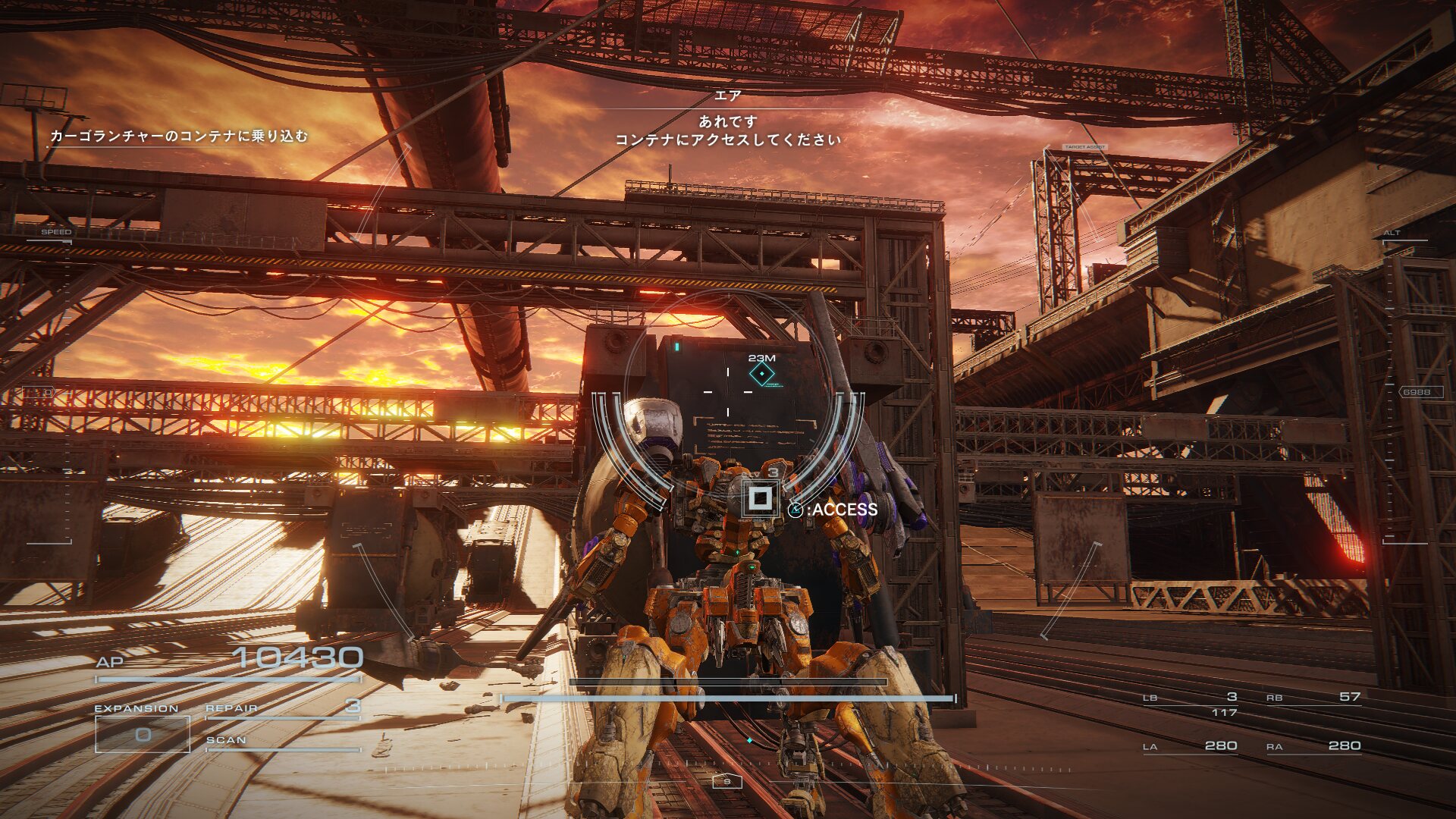Select the south compass heading marker

tap(726, 781)
